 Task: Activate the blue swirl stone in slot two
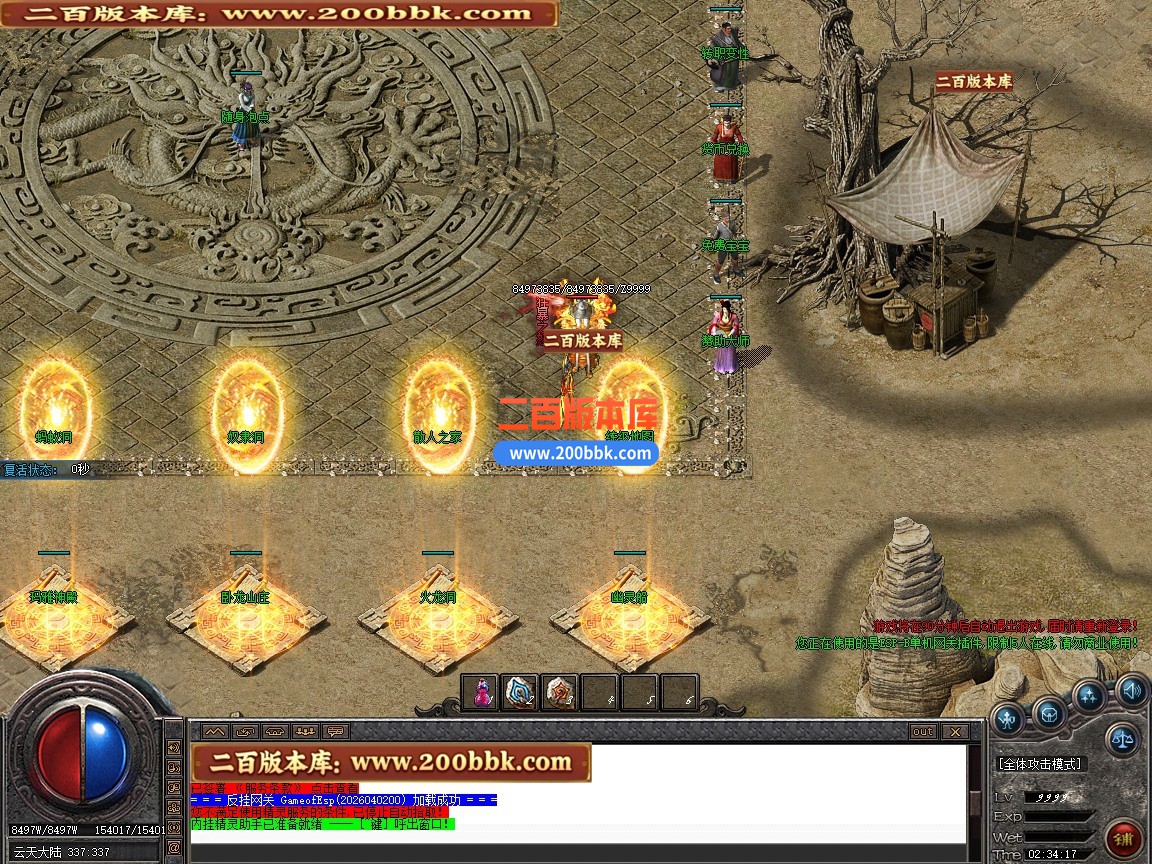point(520,692)
